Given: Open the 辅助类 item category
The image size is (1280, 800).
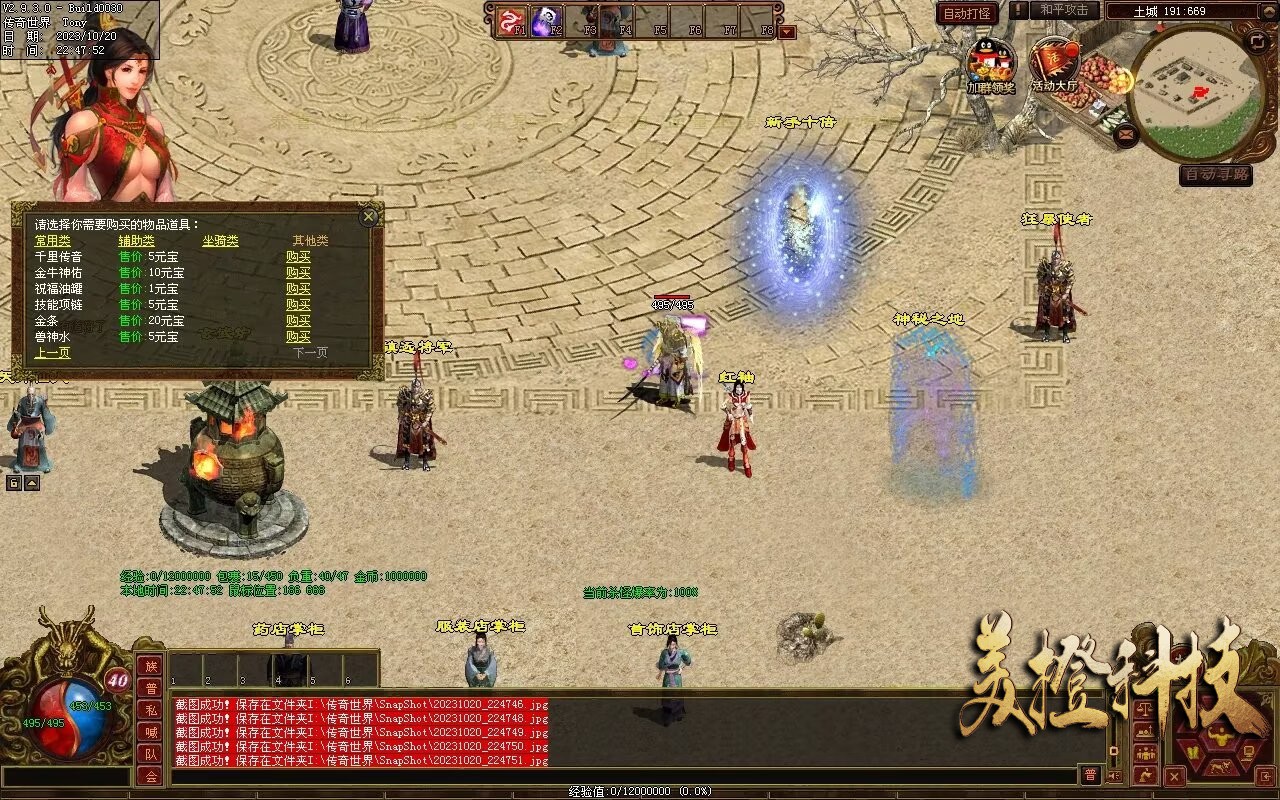Looking at the screenshot, I should pos(136,241).
